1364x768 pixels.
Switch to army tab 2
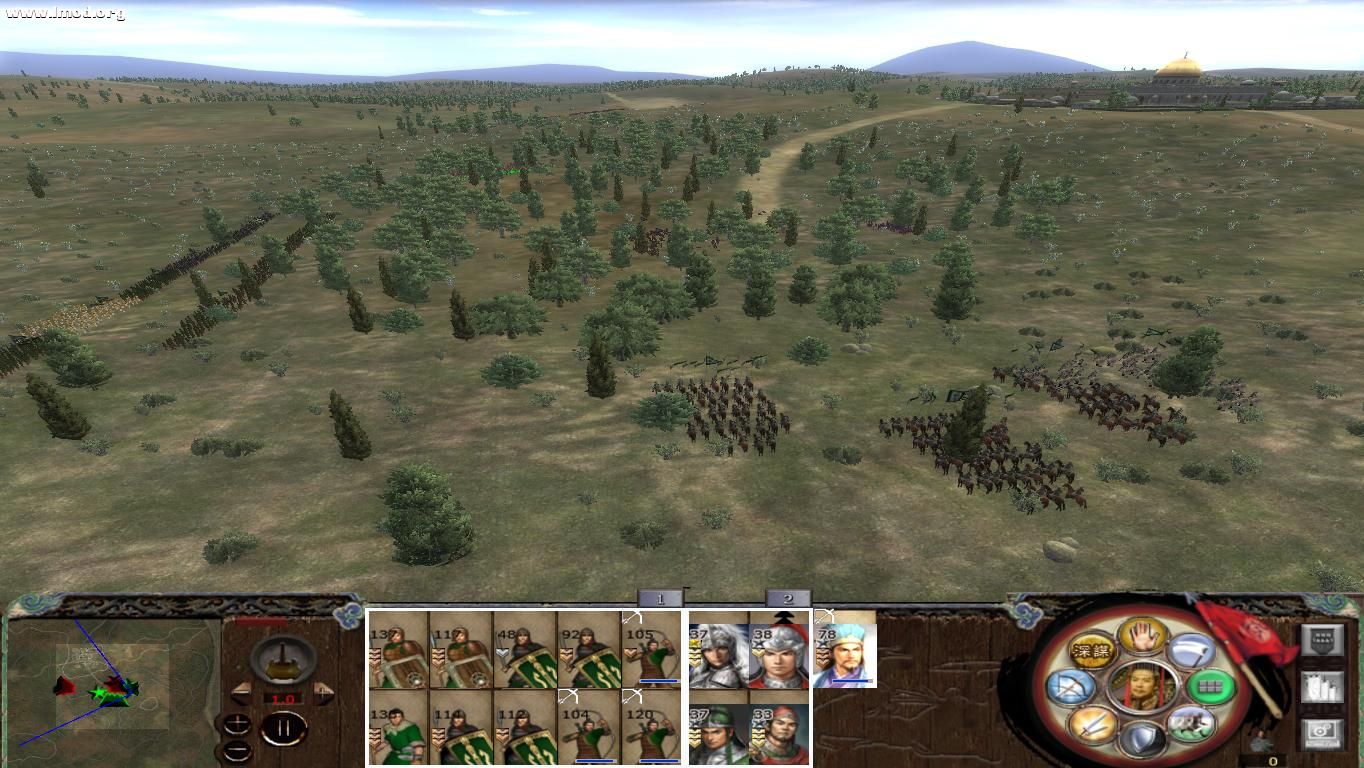point(788,597)
